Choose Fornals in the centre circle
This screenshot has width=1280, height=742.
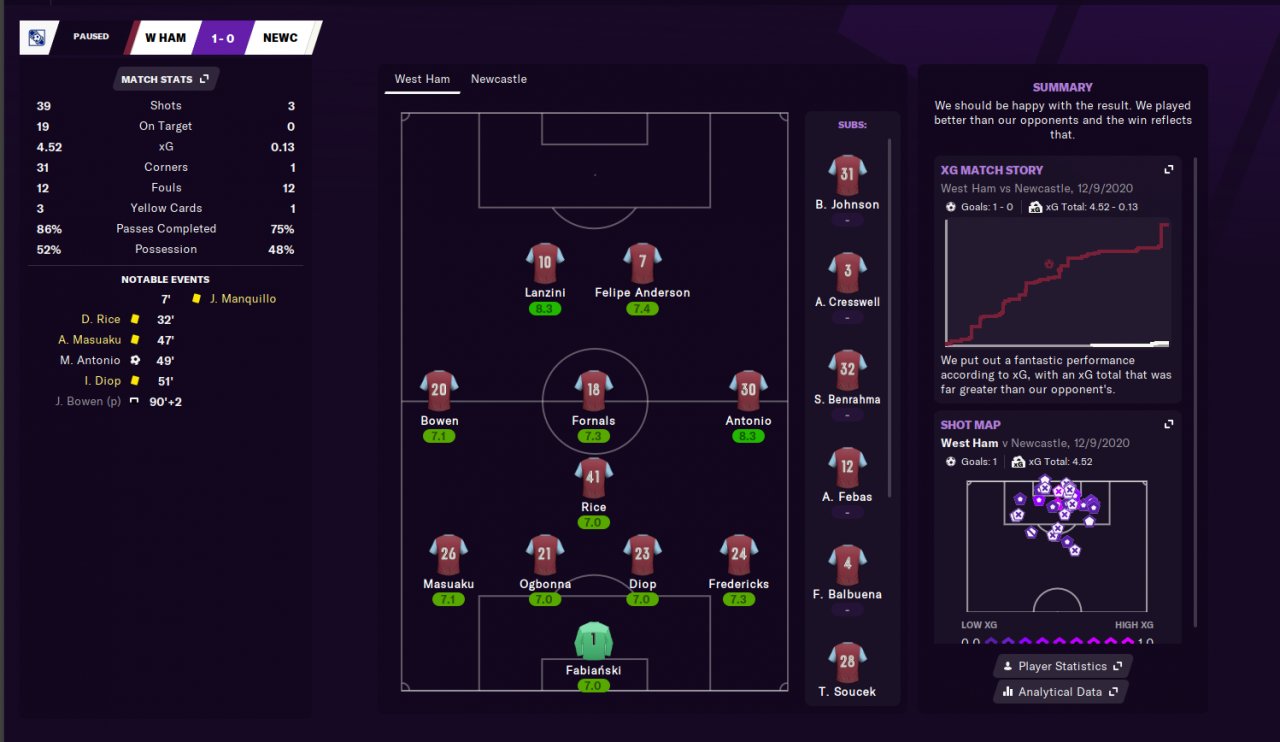coord(593,392)
